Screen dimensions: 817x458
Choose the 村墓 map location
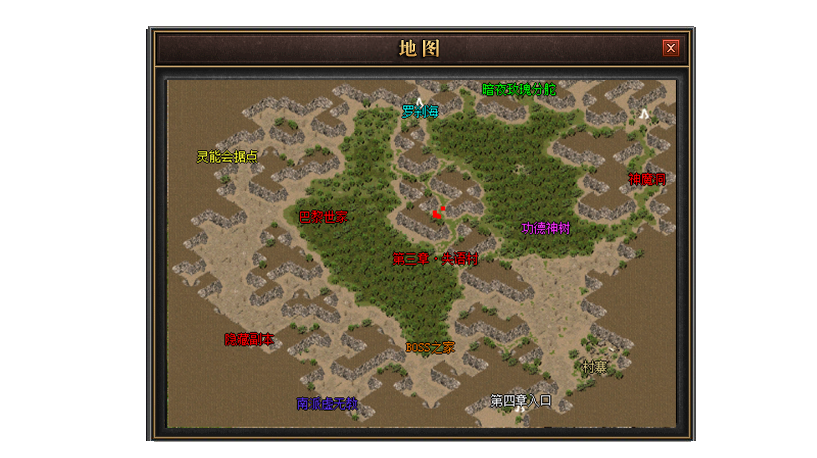(x=595, y=367)
